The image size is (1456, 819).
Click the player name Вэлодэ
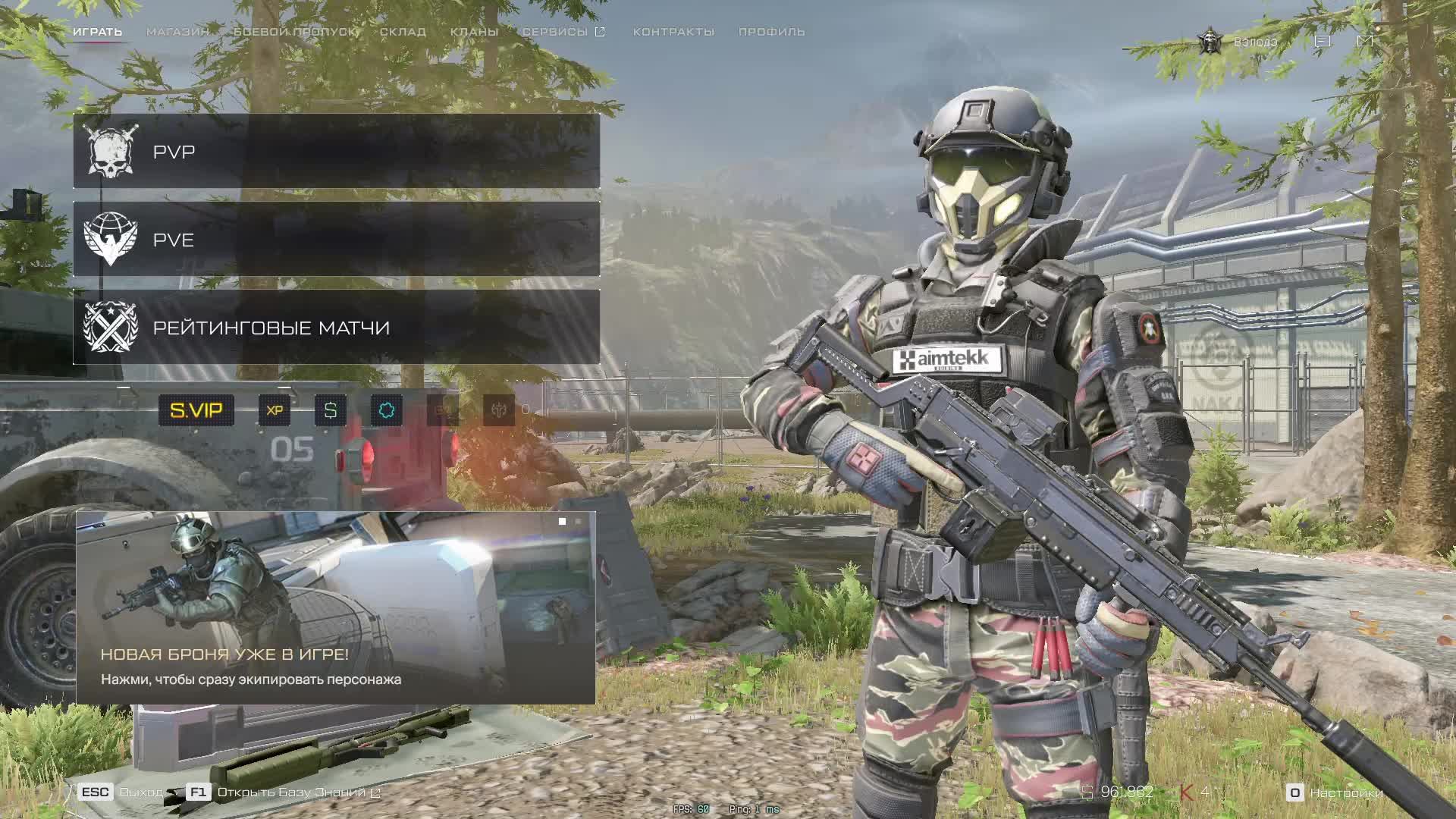coord(1255,42)
